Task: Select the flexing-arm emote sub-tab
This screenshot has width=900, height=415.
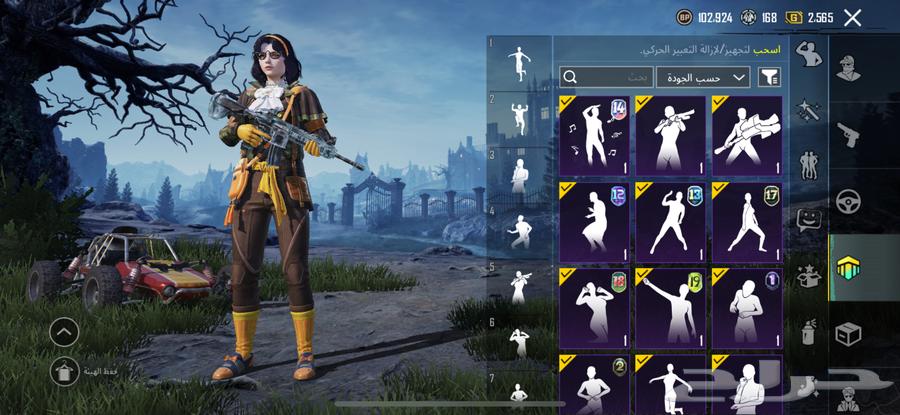Action: [808, 56]
